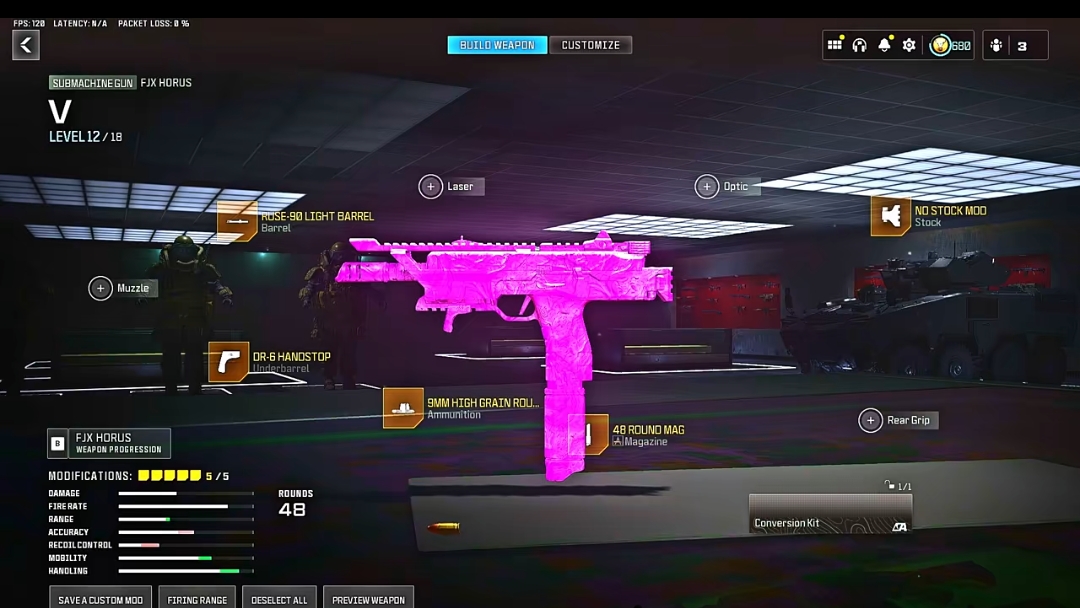Show notifications via the bell icon
The height and width of the screenshot is (608, 1080).
884,45
